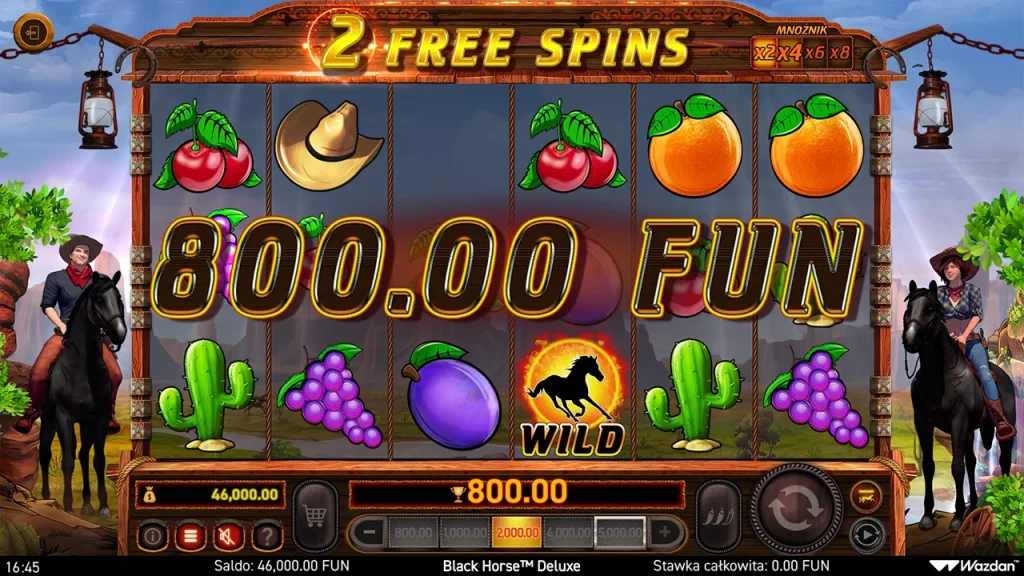Toggle the horse speed mode button

click(865, 495)
